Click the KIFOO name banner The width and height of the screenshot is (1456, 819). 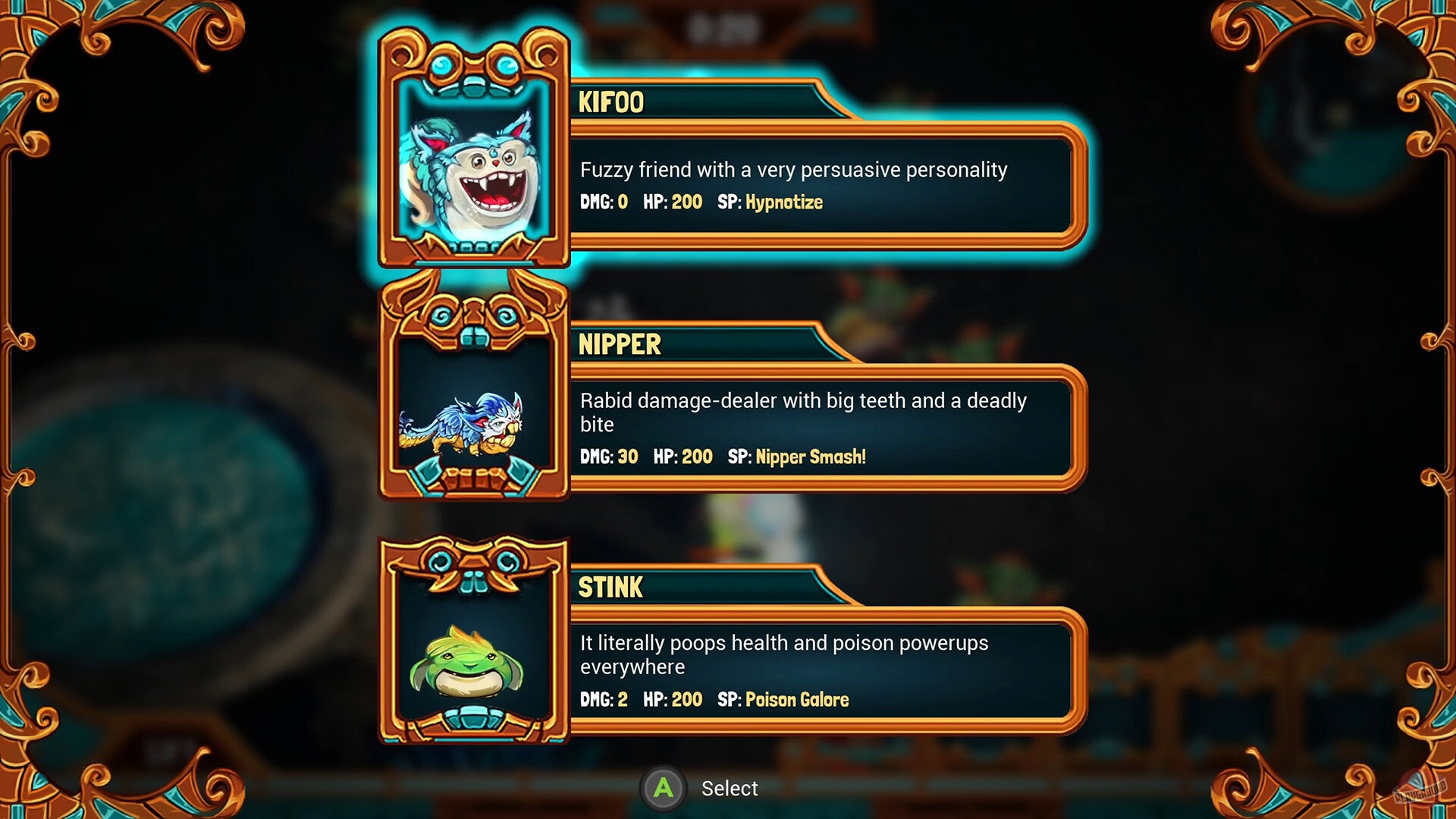(x=610, y=102)
